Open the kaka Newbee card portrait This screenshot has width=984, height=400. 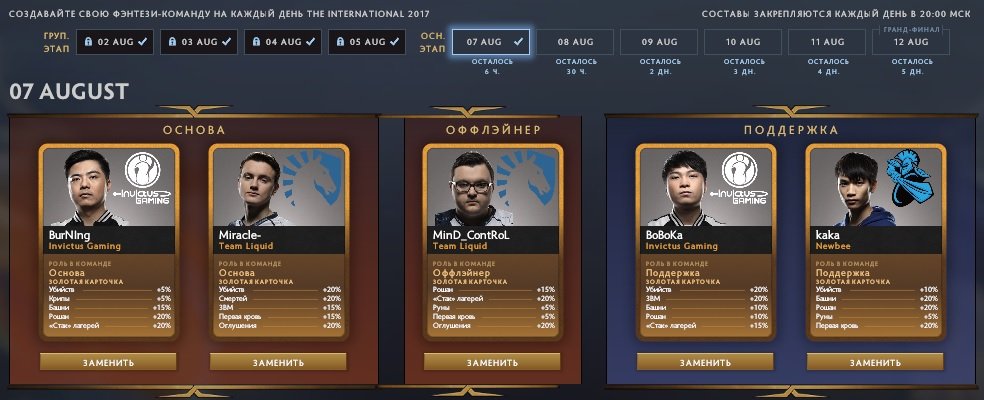874,190
